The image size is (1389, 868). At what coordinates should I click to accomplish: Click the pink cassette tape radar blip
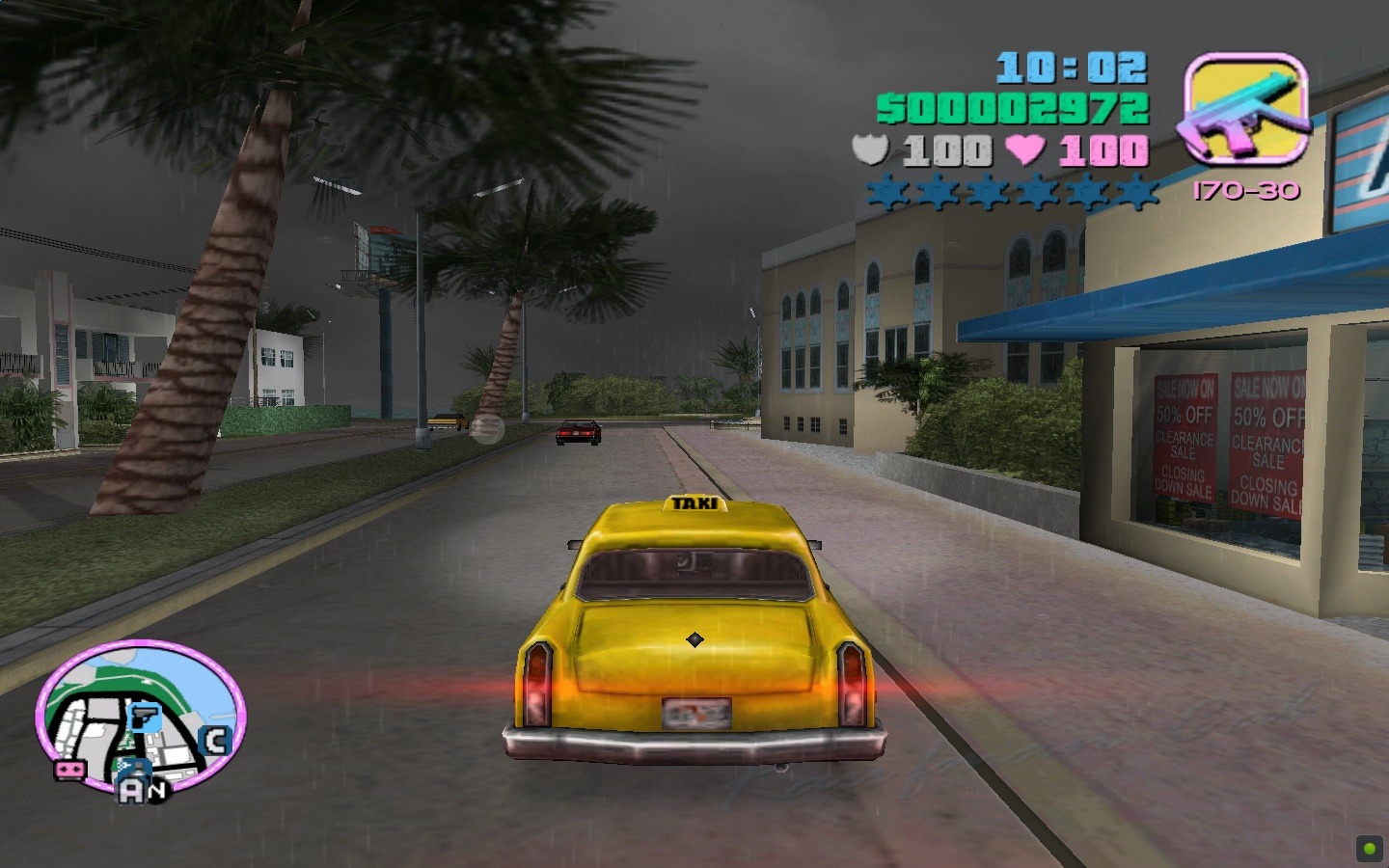(68, 770)
